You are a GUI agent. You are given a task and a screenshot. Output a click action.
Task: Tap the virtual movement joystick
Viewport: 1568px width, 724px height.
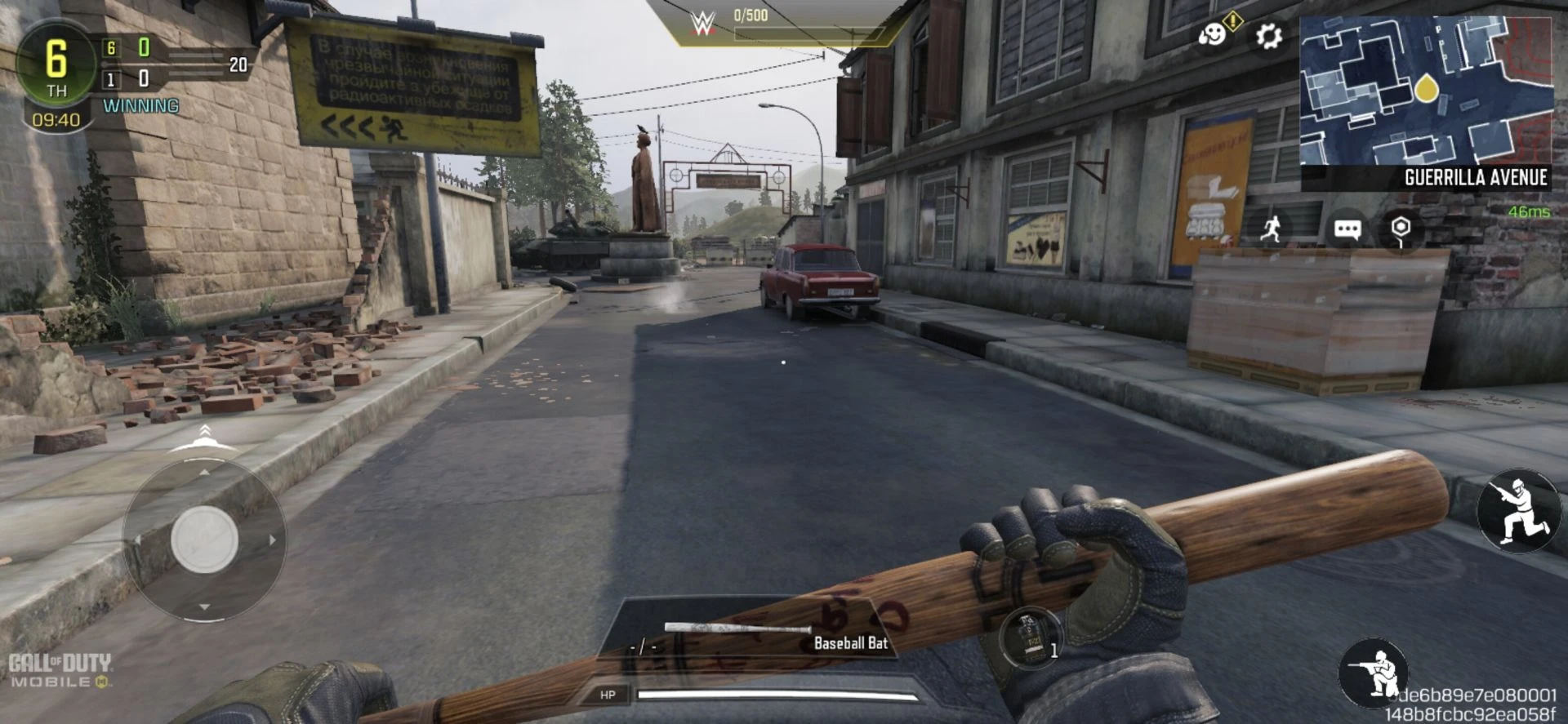click(204, 540)
